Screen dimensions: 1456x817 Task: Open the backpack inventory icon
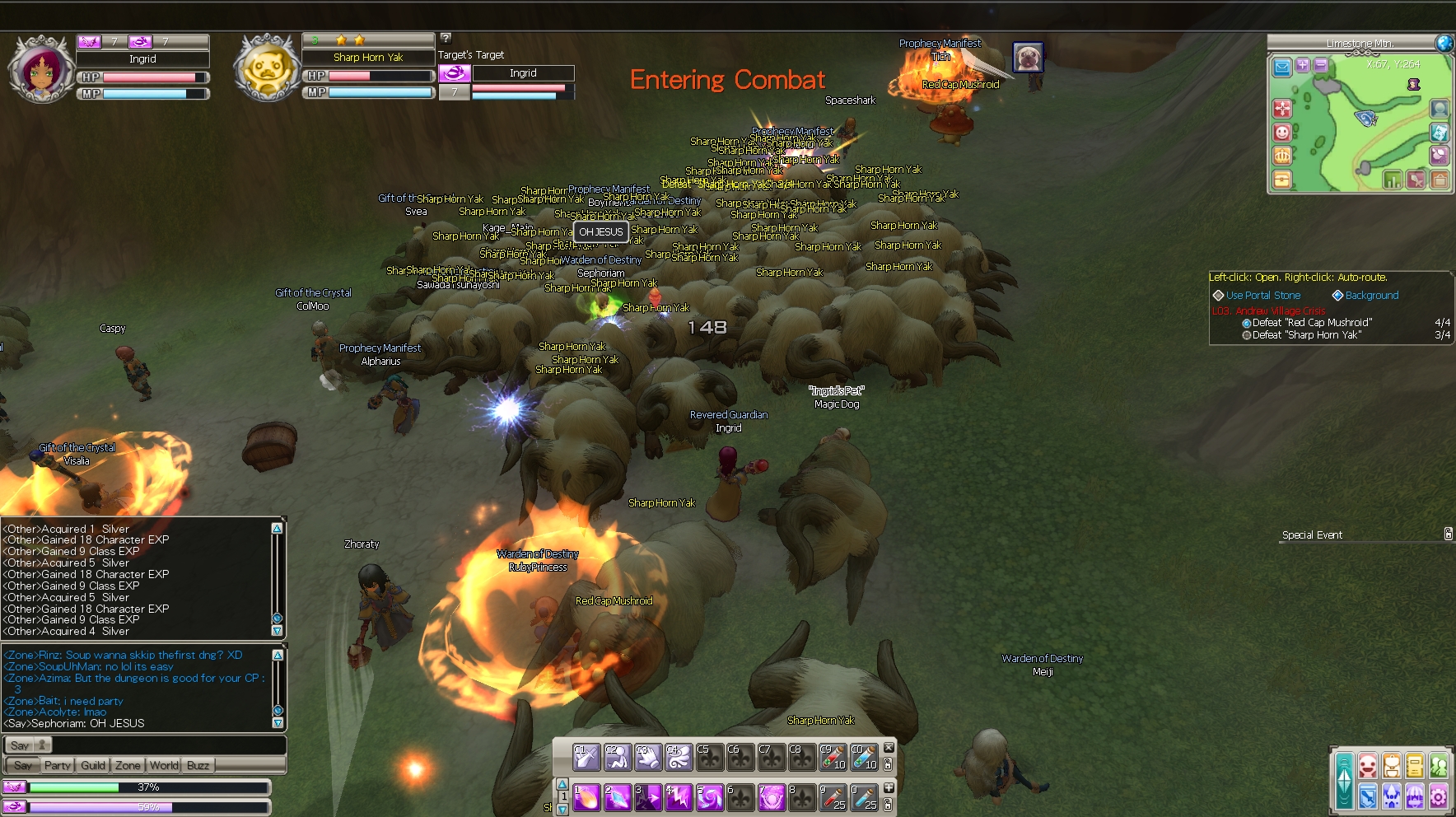(1392, 766)
